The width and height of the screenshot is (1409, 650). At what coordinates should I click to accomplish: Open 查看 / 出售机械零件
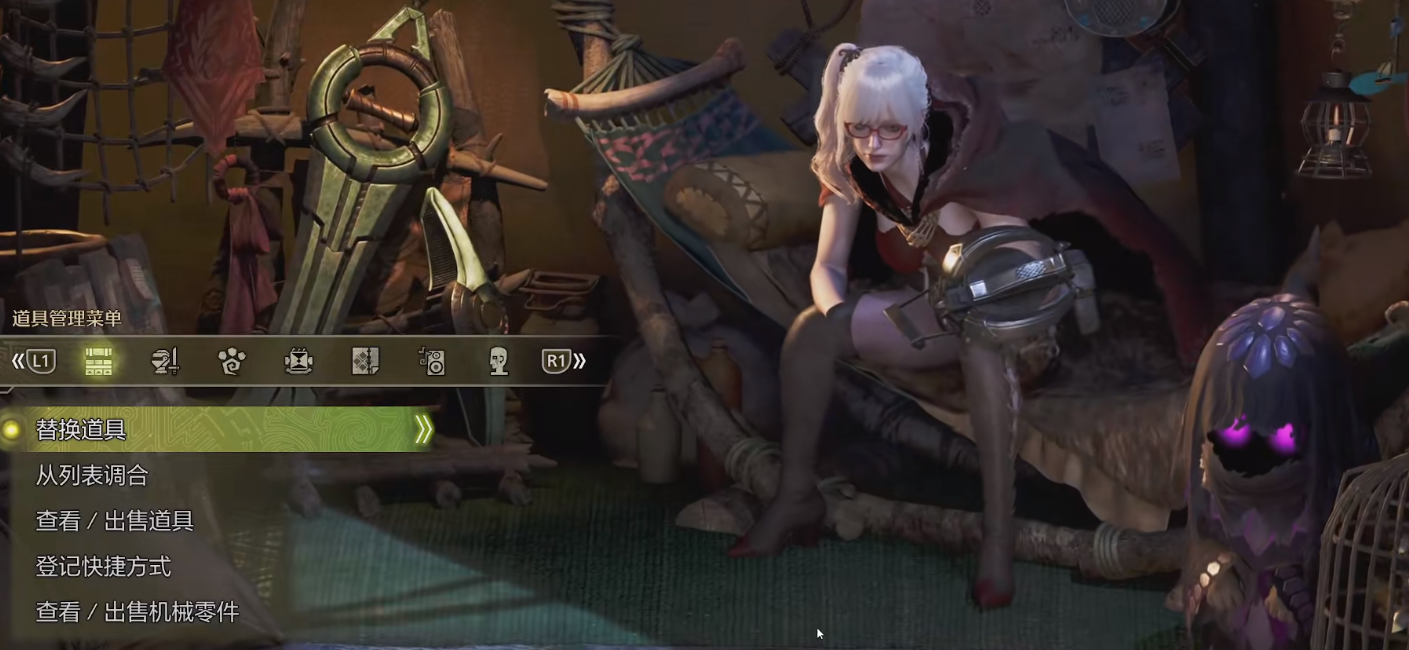138,612
